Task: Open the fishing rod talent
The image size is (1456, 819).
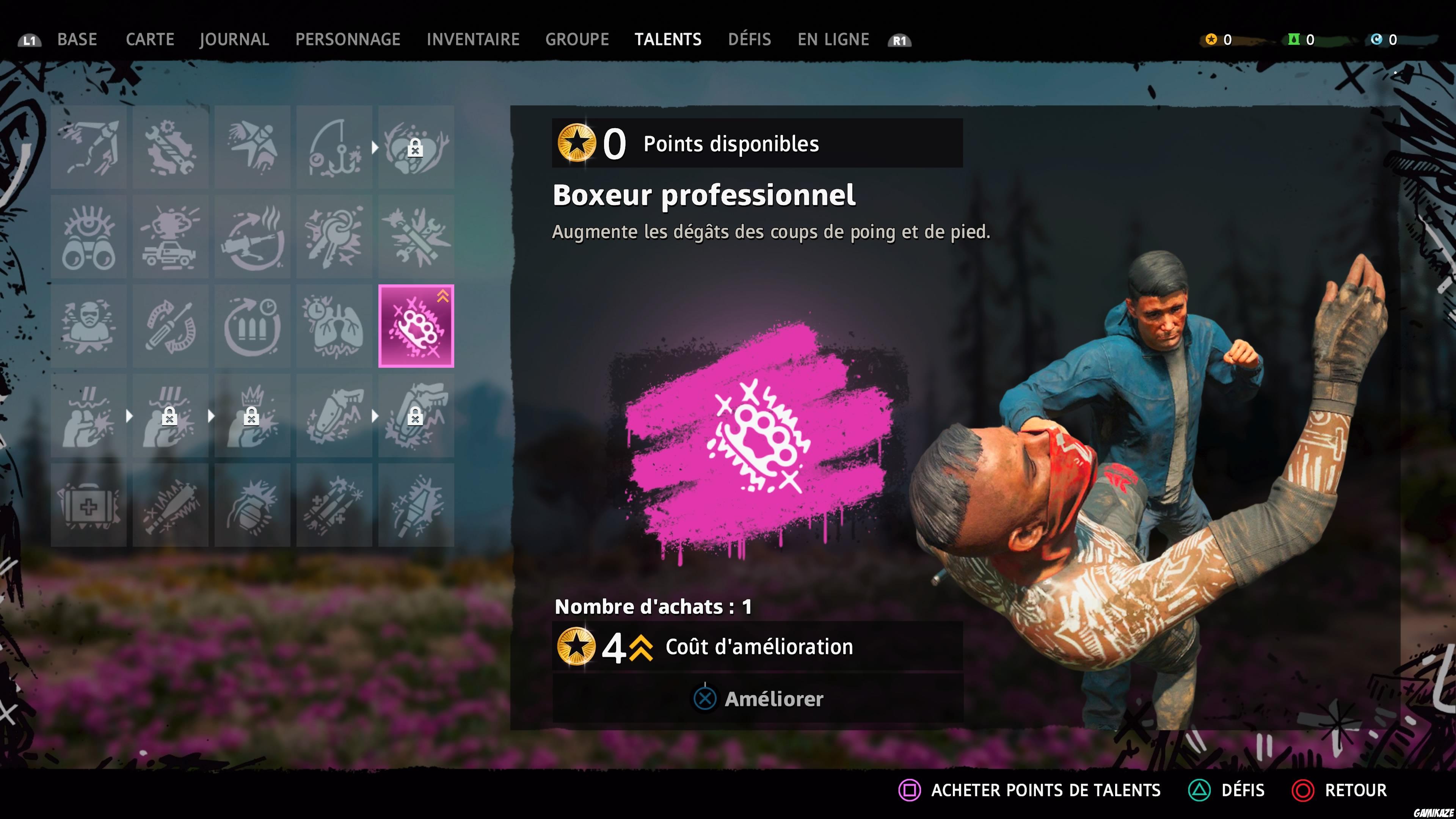Action: [x=334, y=147]
